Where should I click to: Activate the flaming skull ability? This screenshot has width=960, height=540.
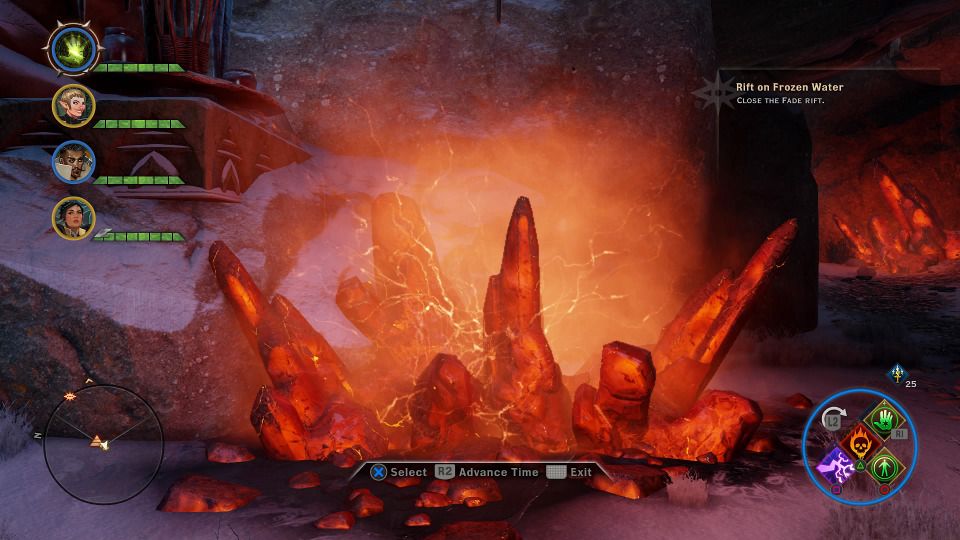coord(860,441)
